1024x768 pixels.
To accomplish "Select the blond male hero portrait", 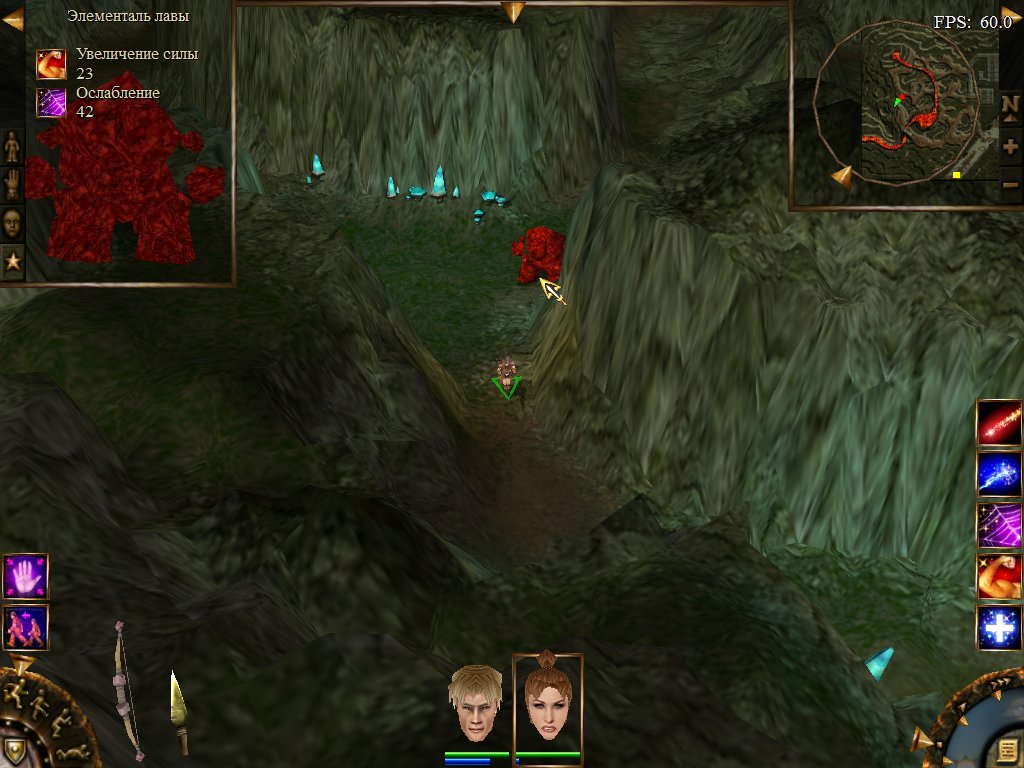I will [x=475, y=704].
